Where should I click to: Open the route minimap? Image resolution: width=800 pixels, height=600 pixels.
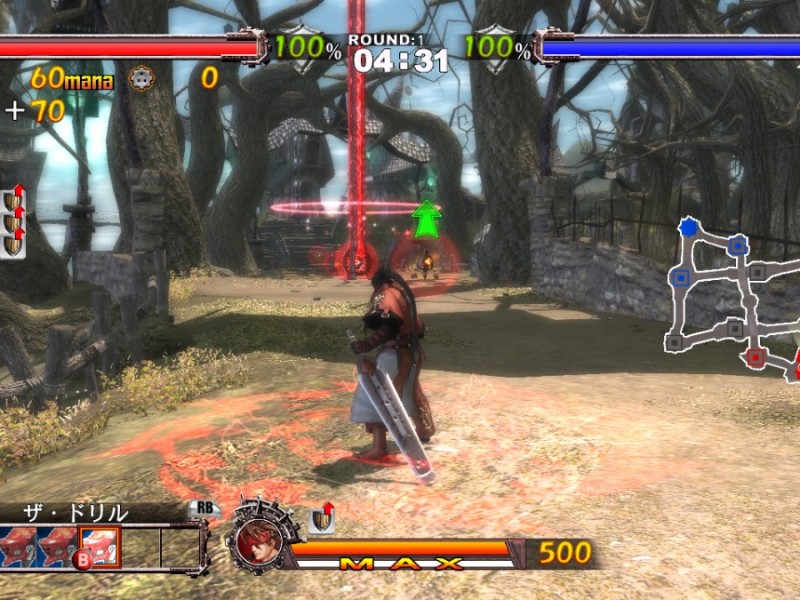733,298
